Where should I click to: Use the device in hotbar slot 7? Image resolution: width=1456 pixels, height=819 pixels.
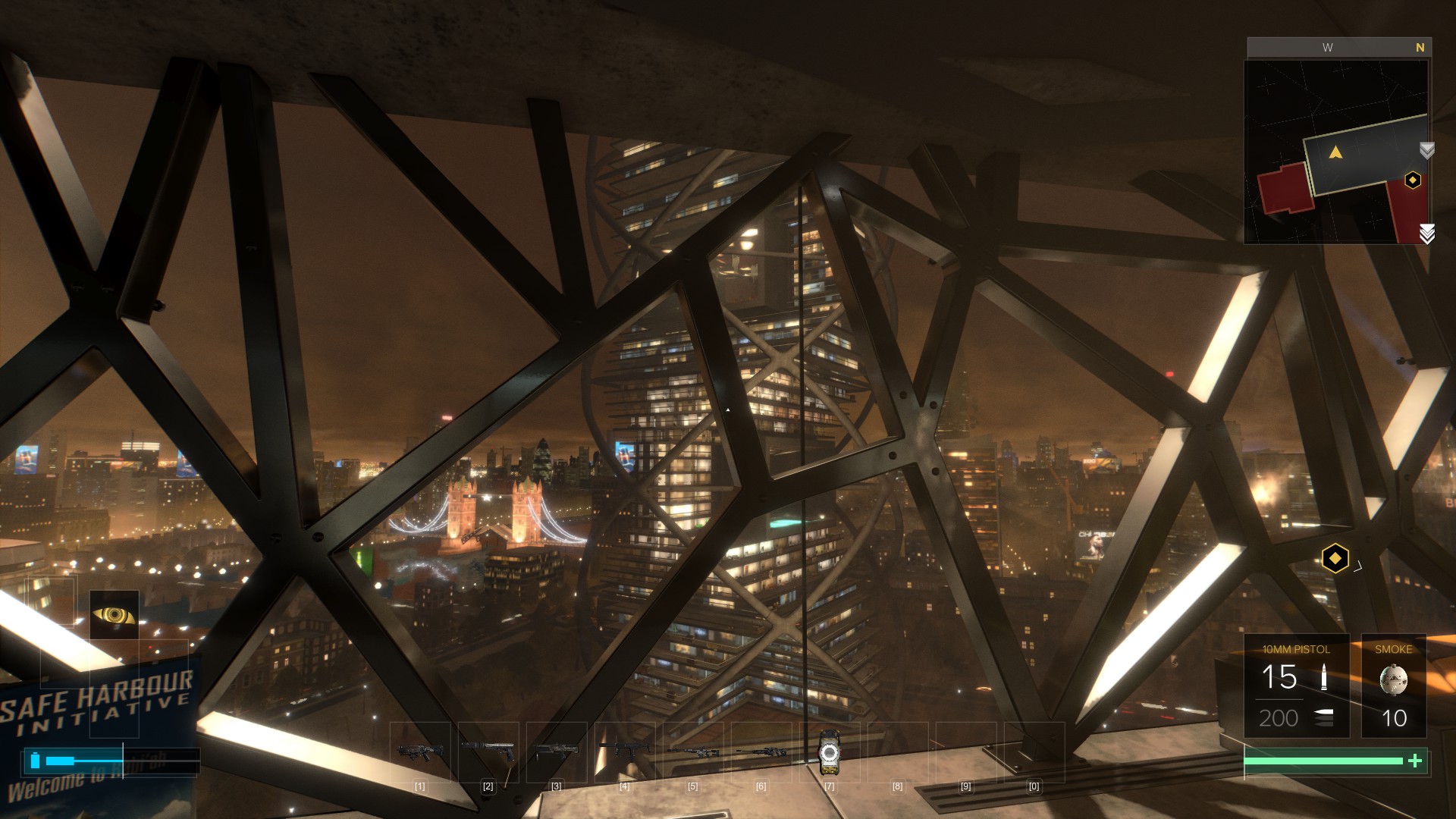(829, 752)
